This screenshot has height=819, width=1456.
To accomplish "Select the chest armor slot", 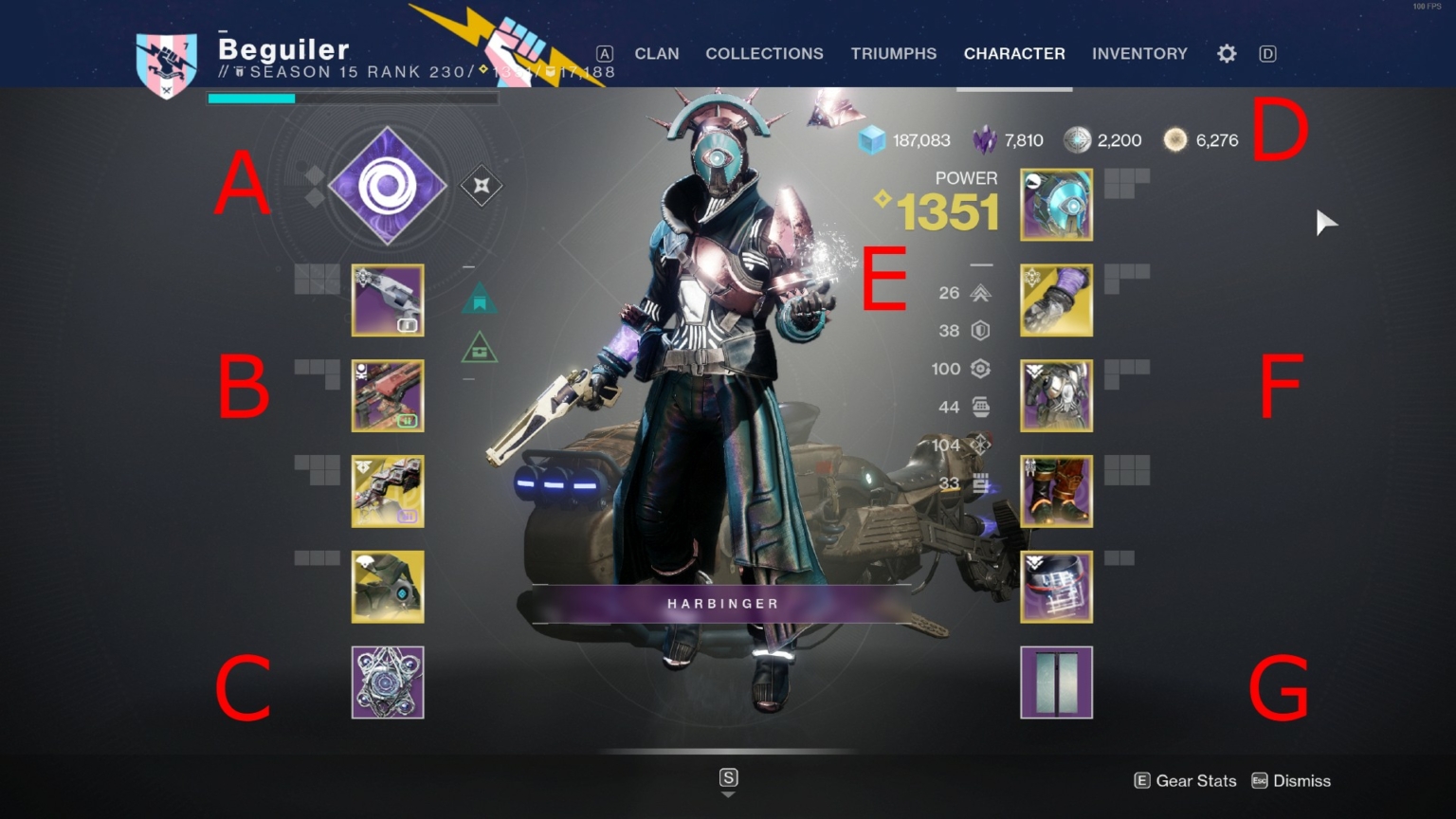I will tap(1056, 395).
